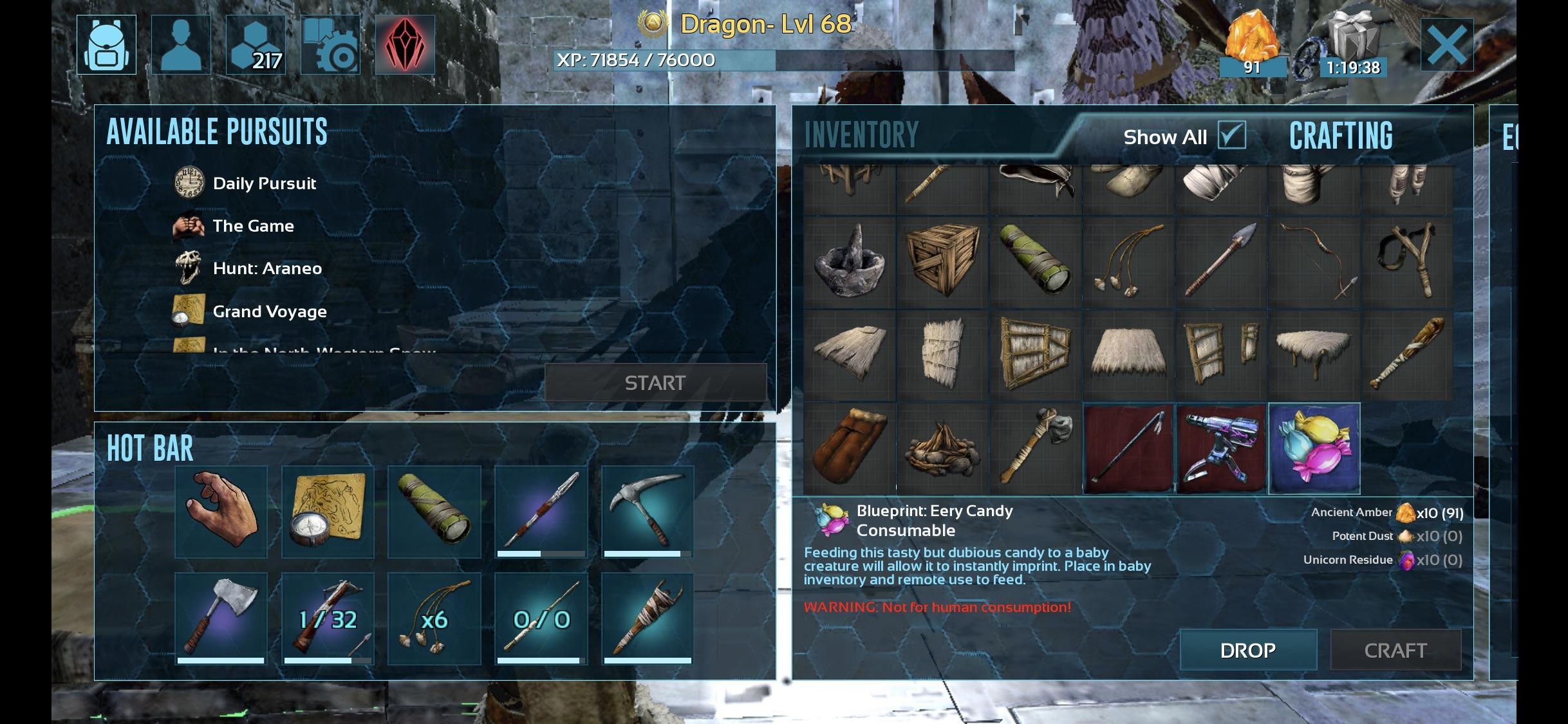Open the red crystal tab
Image resolution: width=1568 pixels, height=724 pixels.
pyautogui.click(x=405, y=45)
